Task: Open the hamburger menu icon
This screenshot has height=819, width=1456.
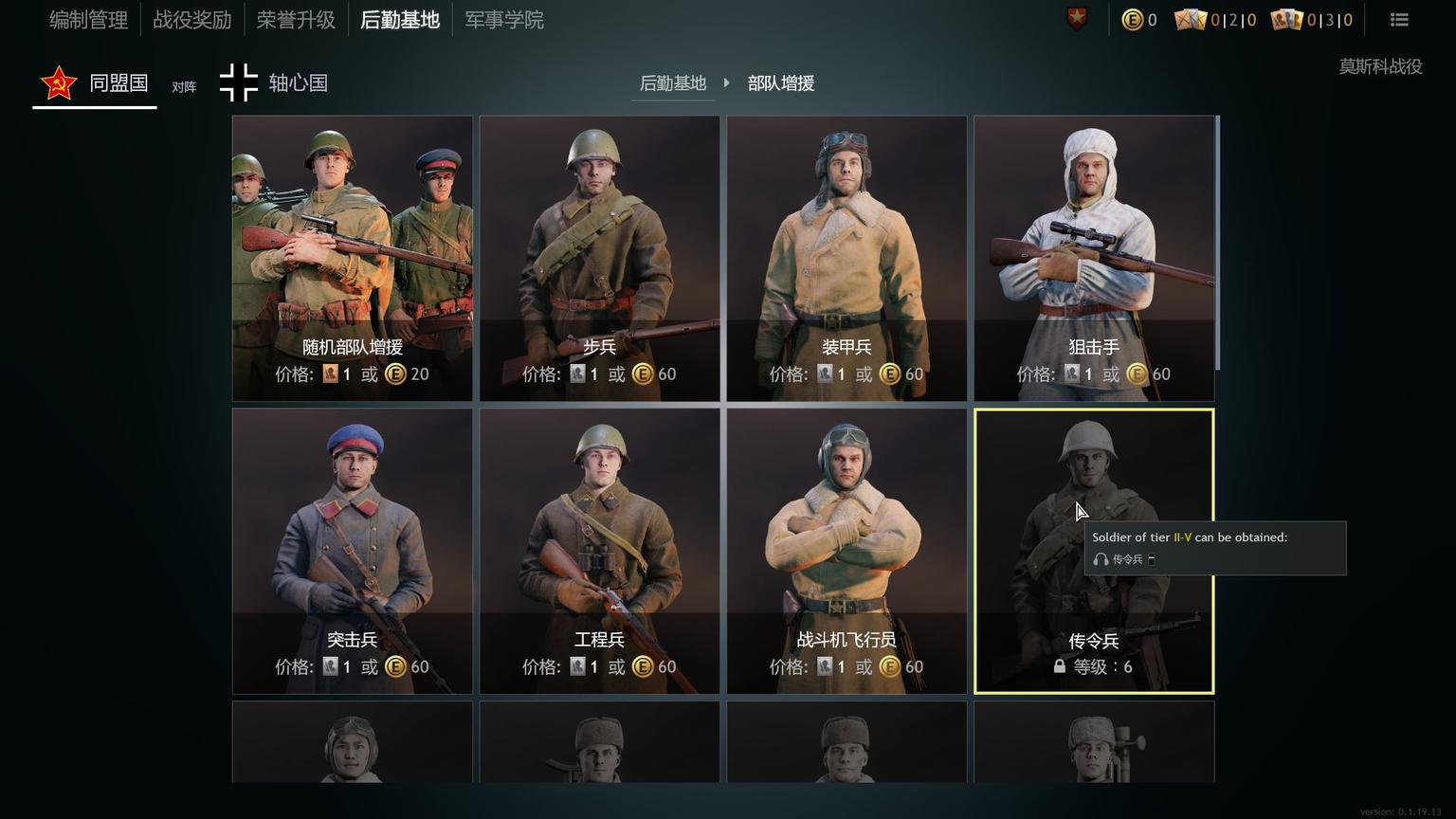Action: coord(1399,20)
